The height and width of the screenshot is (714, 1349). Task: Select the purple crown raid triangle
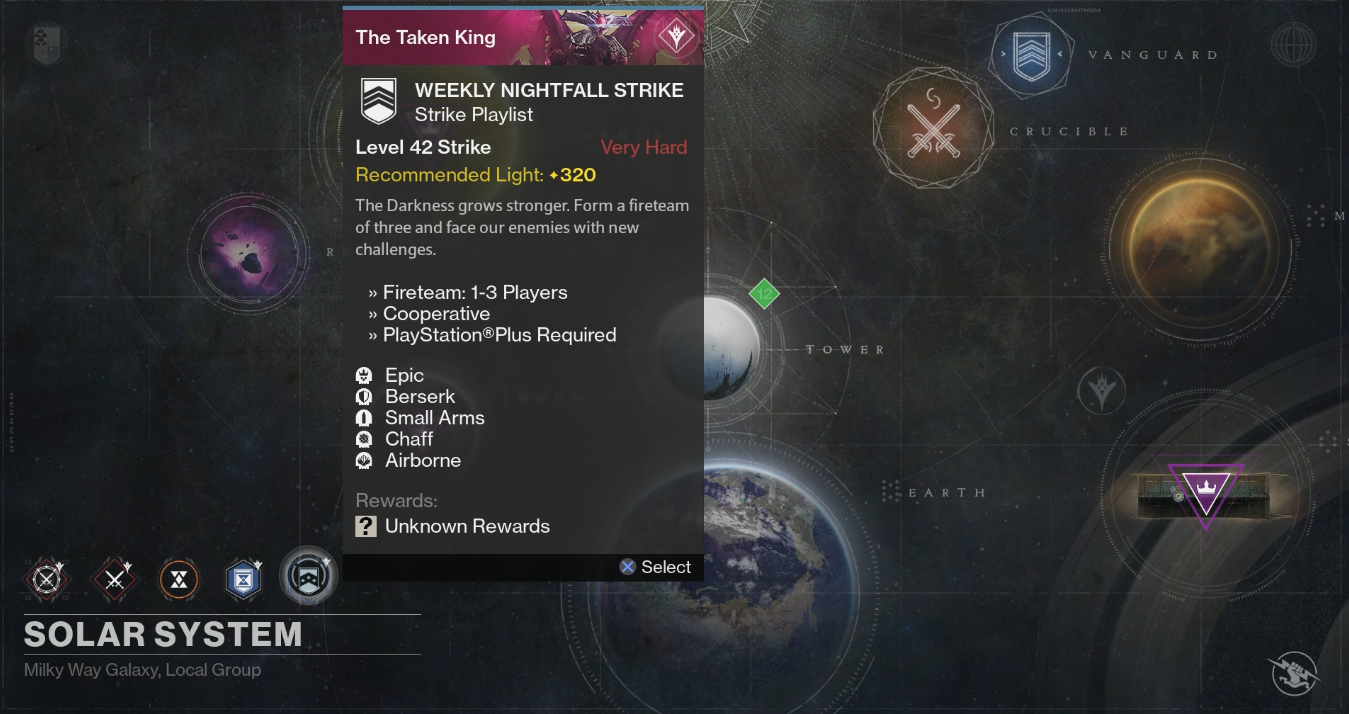click(x=1205, y=493)
